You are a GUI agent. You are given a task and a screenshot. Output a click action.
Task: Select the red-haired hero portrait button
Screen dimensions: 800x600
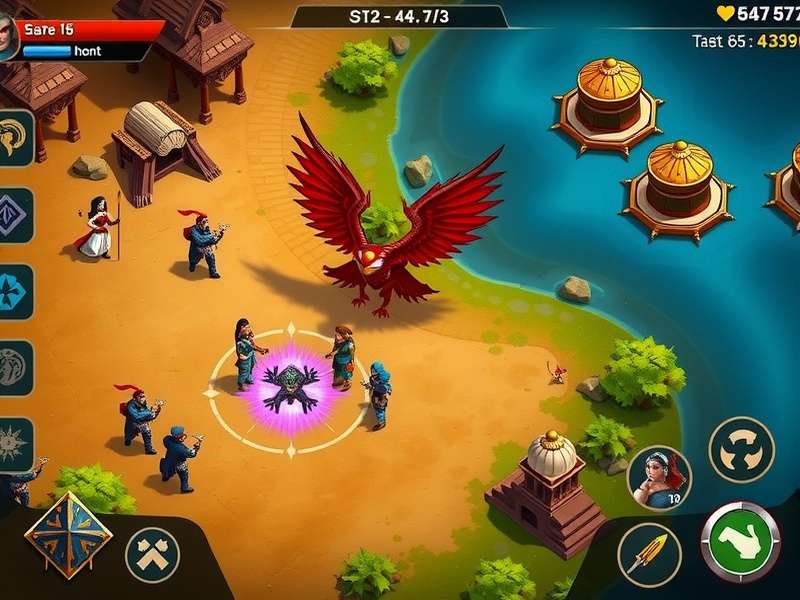[659, 477]
